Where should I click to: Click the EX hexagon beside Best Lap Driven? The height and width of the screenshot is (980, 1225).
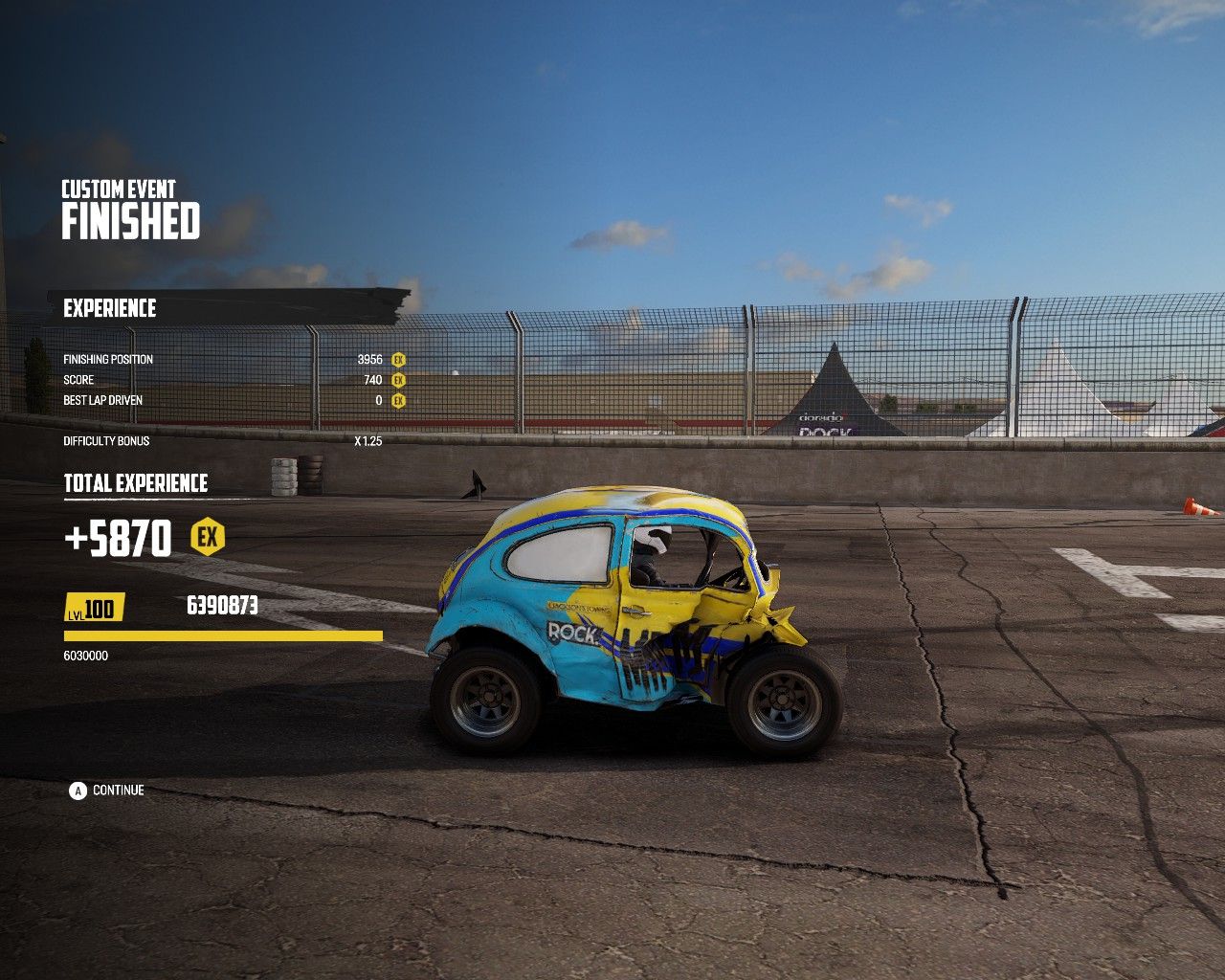[x=397, y=400]
